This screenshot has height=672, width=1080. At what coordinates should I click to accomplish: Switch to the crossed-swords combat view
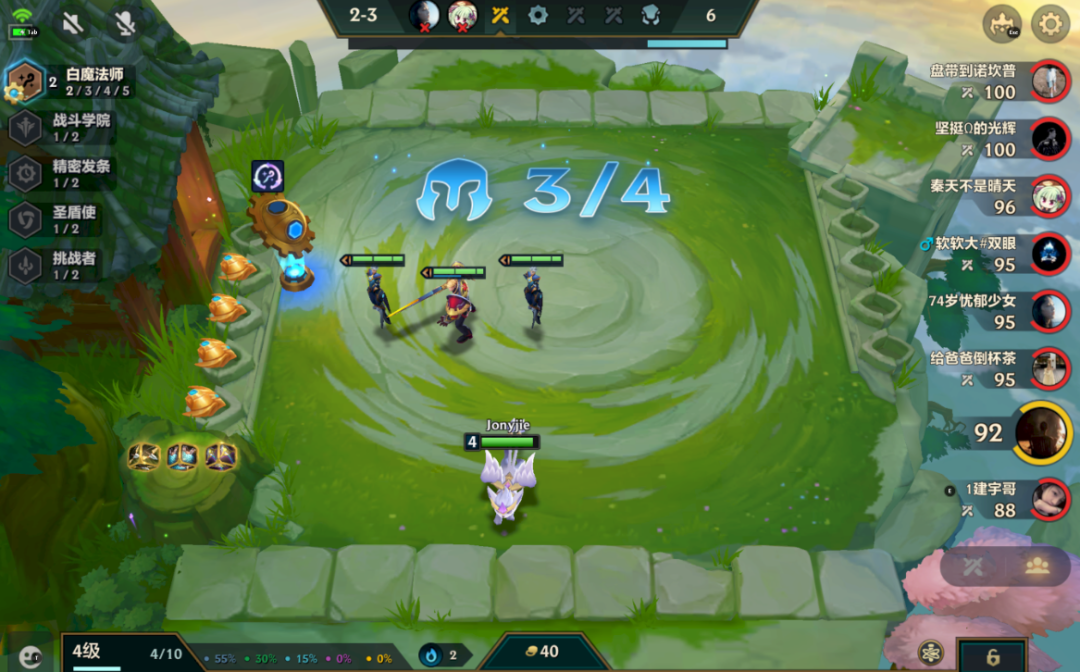pyautogui.click(x=974, y=566)
